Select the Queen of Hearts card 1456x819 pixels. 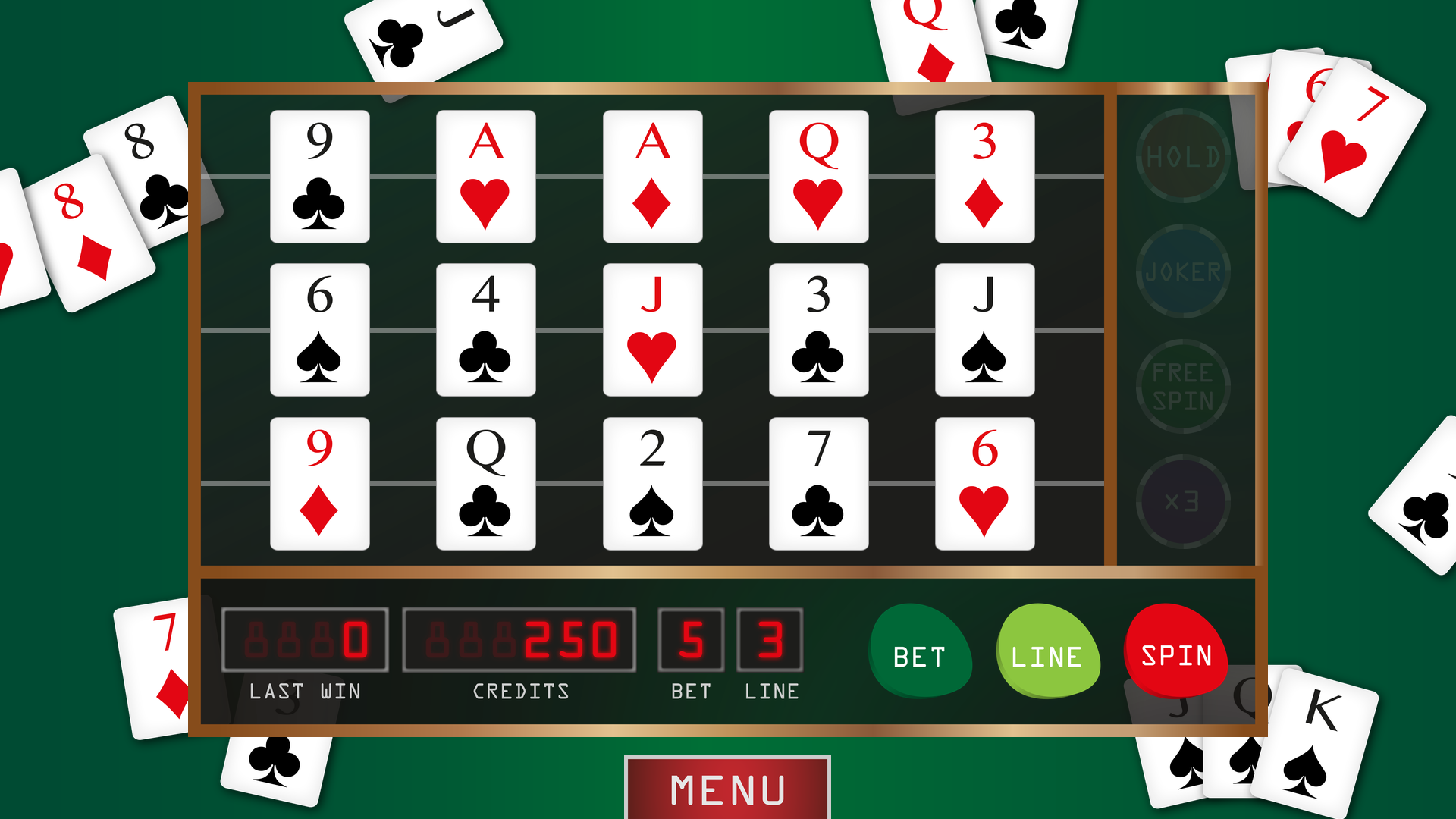click(818, 176)
